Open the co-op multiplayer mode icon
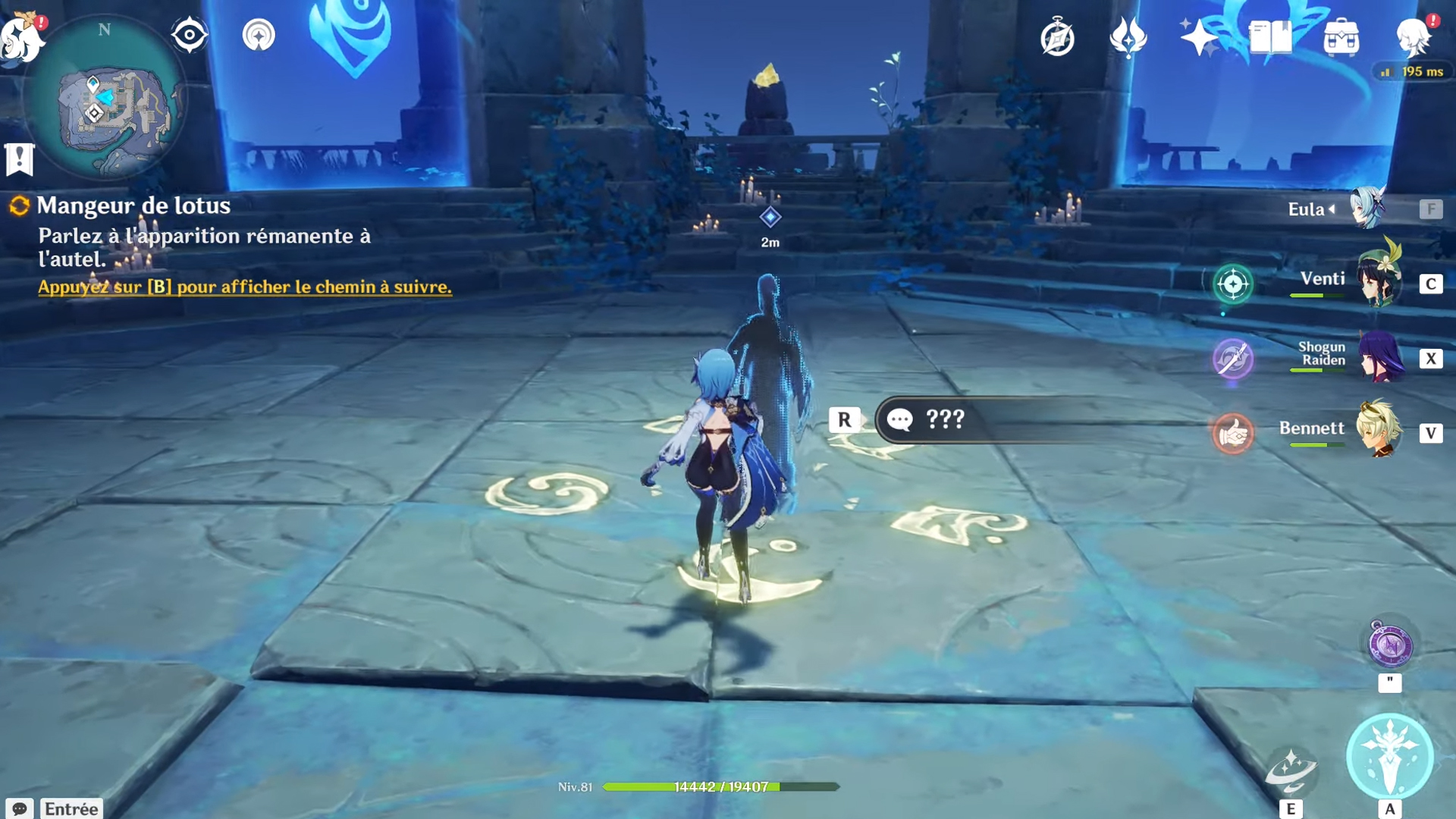 coord(259,35)
